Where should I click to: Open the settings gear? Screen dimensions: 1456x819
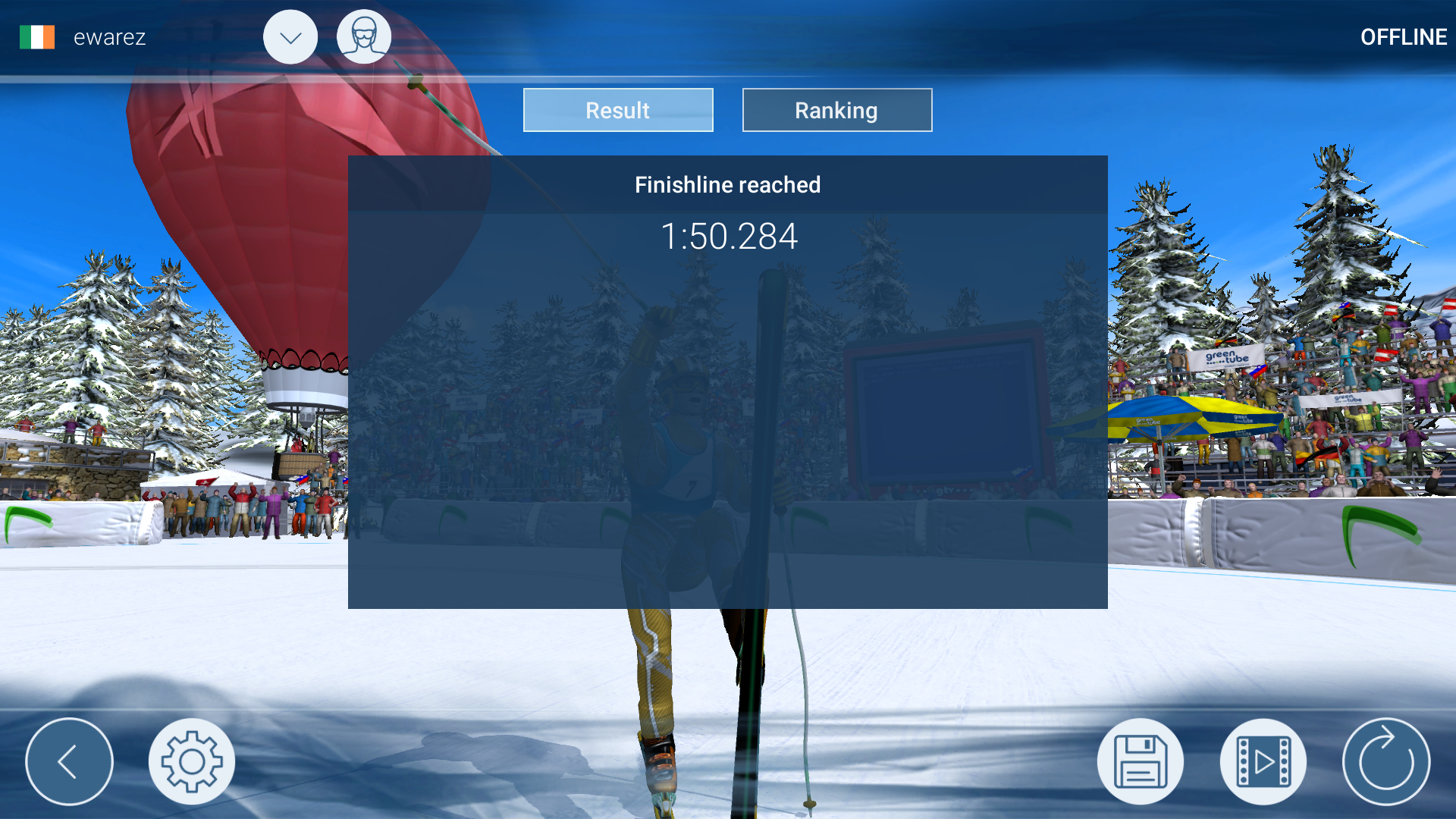193,761
